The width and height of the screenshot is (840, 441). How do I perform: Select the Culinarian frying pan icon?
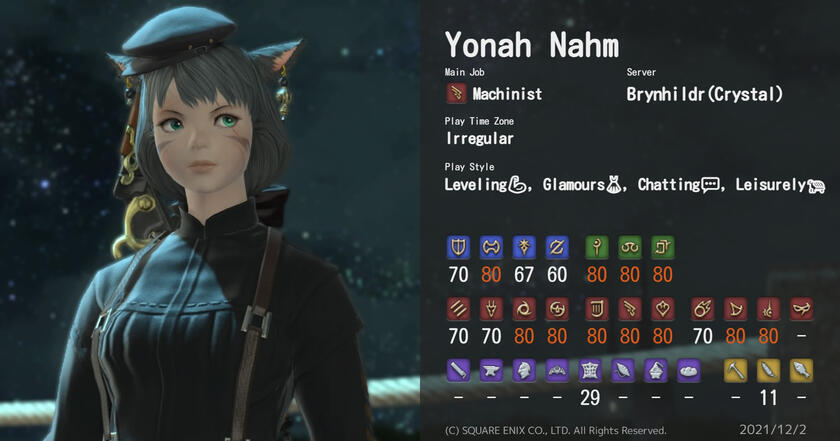pos(690,369)
